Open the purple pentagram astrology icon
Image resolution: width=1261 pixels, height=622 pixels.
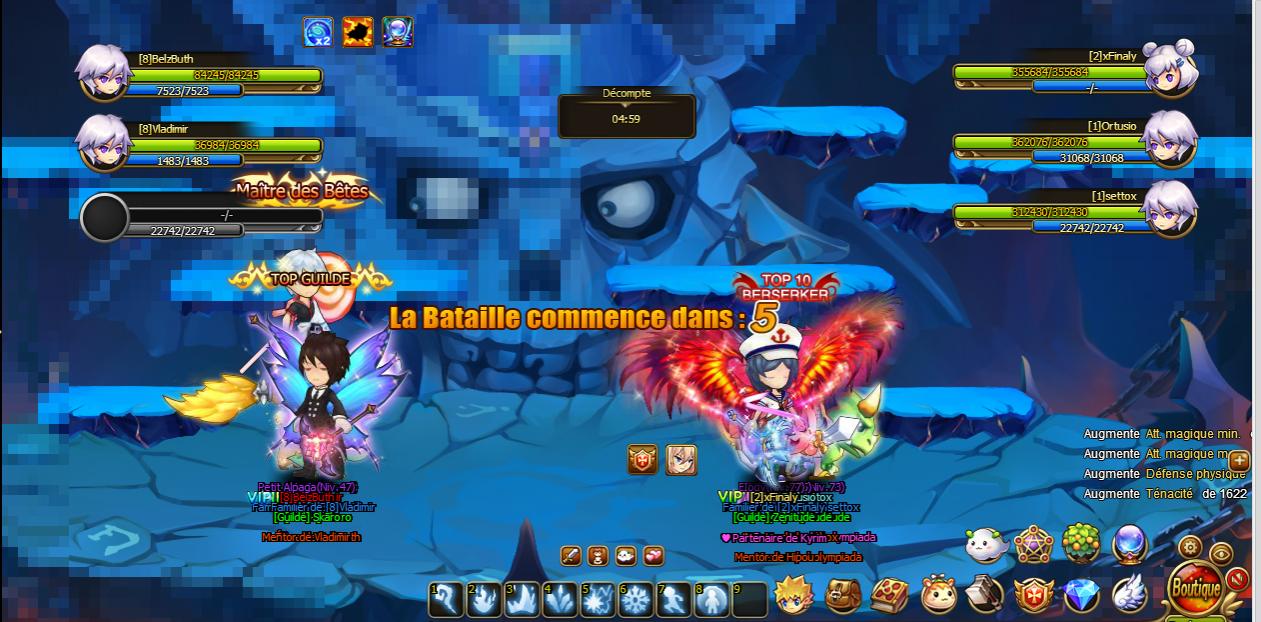pos(1033,545)
